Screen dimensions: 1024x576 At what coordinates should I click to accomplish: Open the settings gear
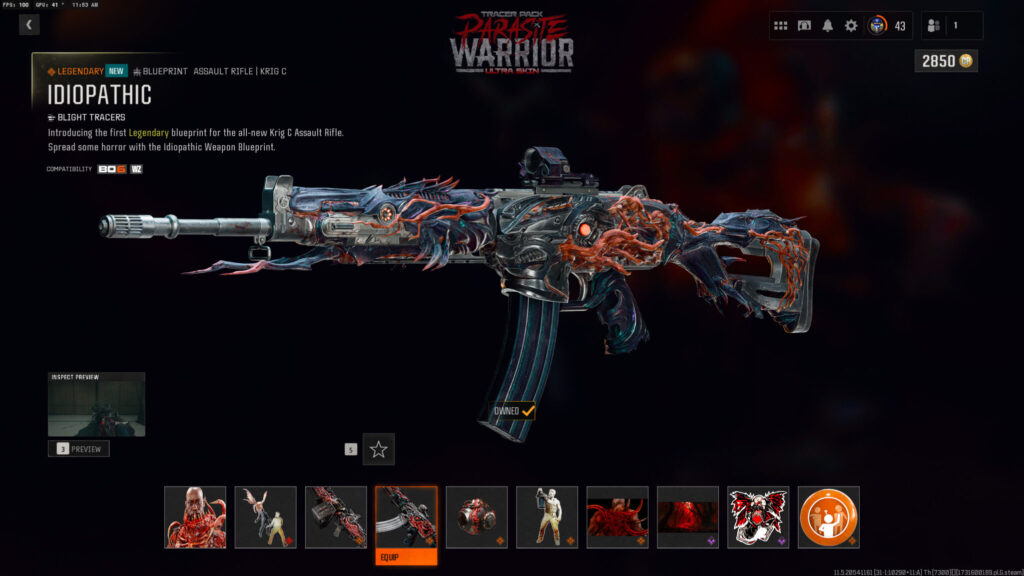[x=851, y=26]
